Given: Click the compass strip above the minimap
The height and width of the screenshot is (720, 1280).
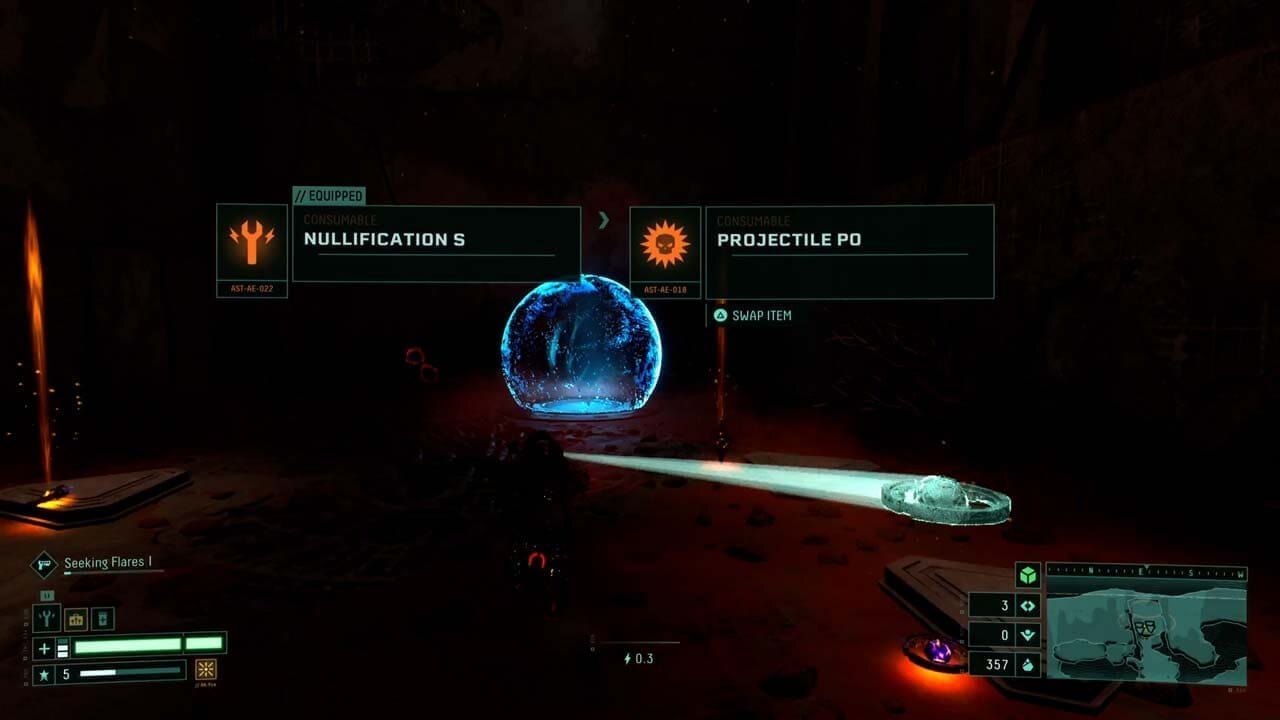Looking at the screenshot, I should [1146, 572].
